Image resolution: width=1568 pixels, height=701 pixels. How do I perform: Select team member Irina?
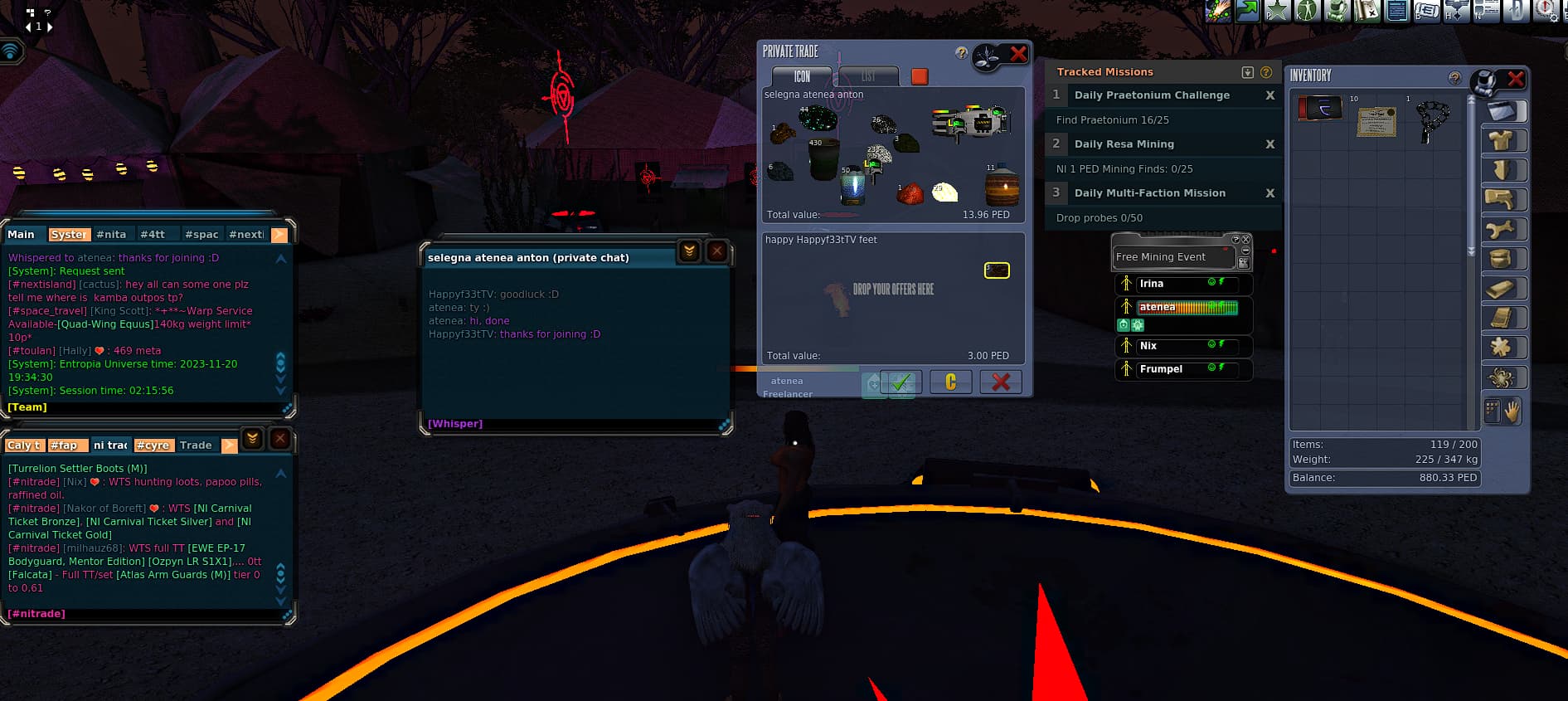click(1152, 284)
